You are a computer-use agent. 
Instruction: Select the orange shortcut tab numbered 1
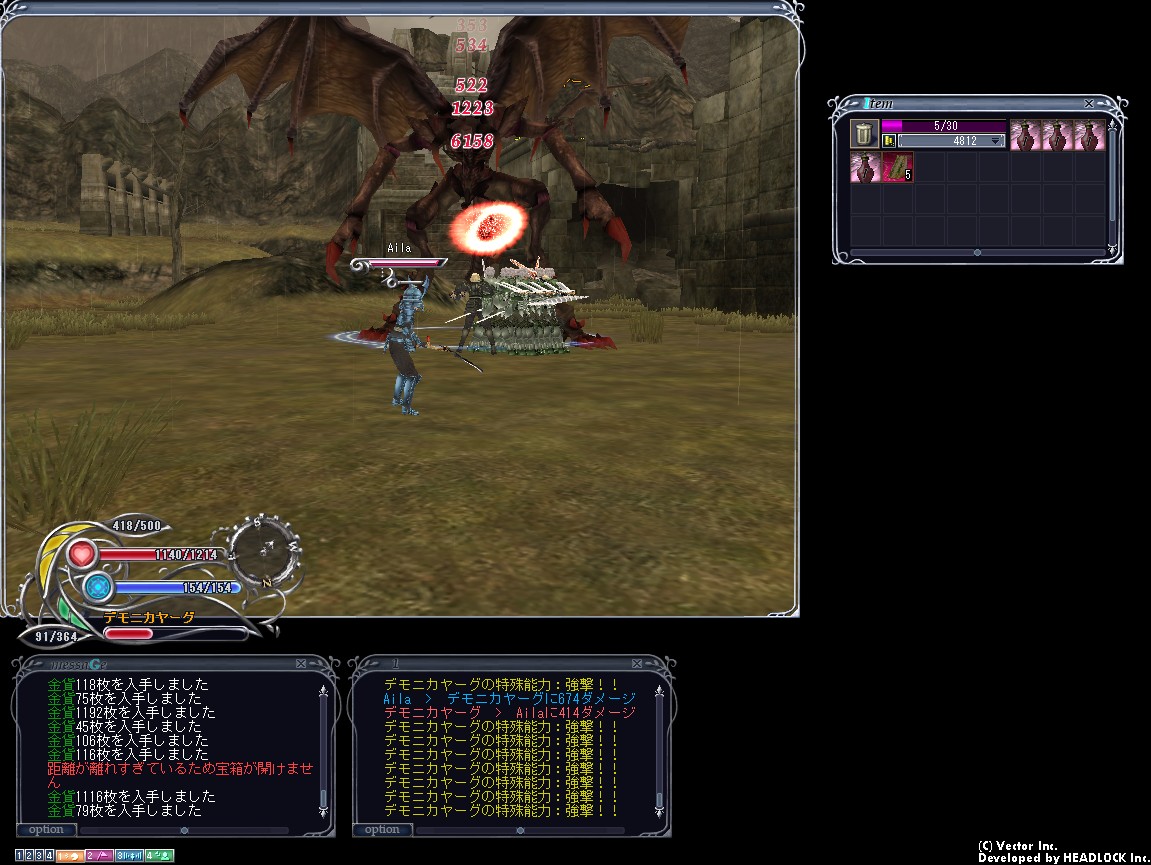click(x=69, y=856)
